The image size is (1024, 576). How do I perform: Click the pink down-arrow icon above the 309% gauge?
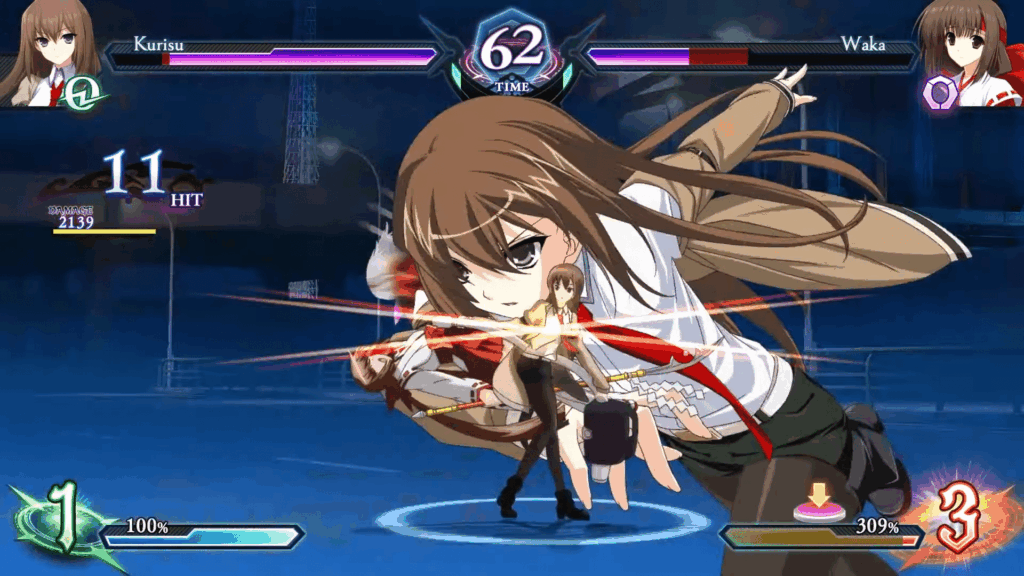click(817, 502)
